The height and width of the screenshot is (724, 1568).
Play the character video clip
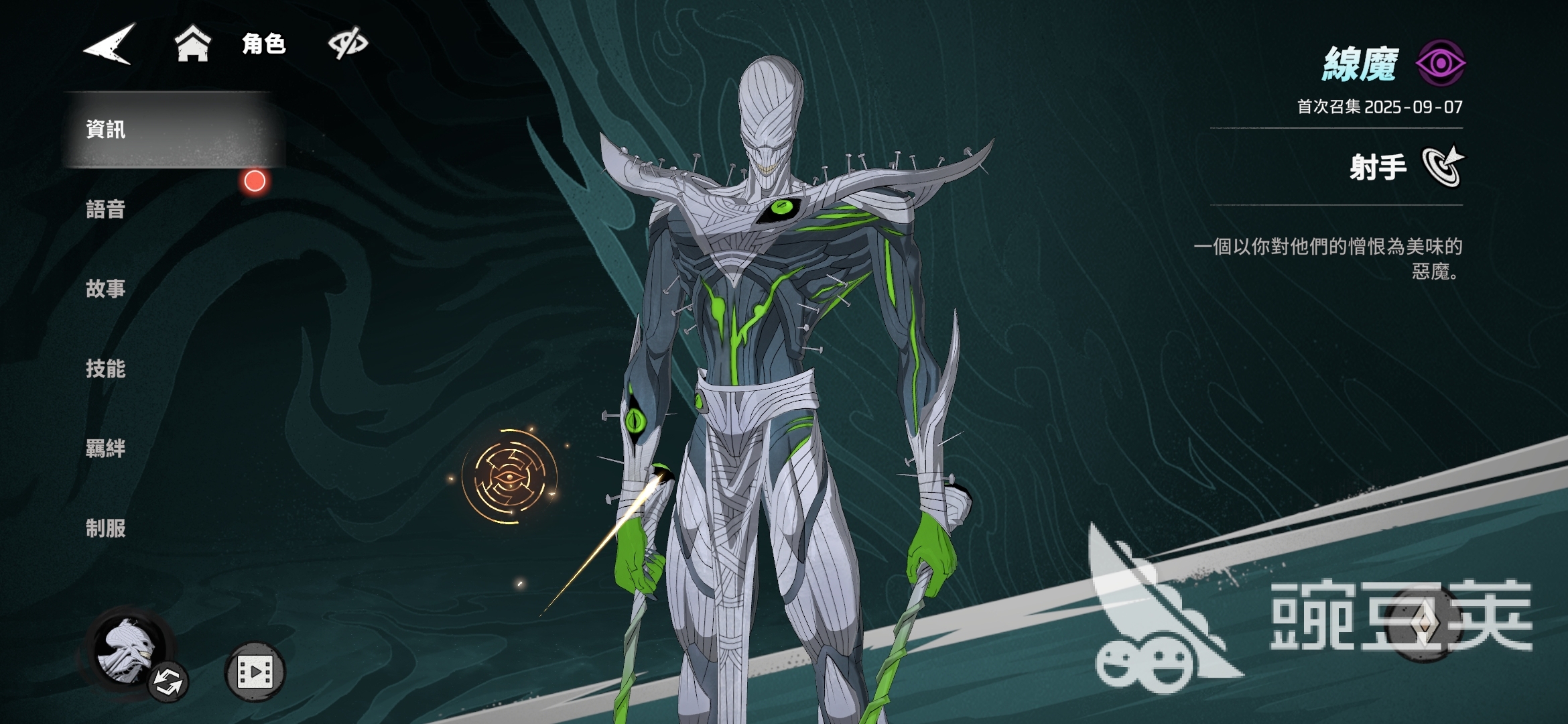[x=255, y=672]
